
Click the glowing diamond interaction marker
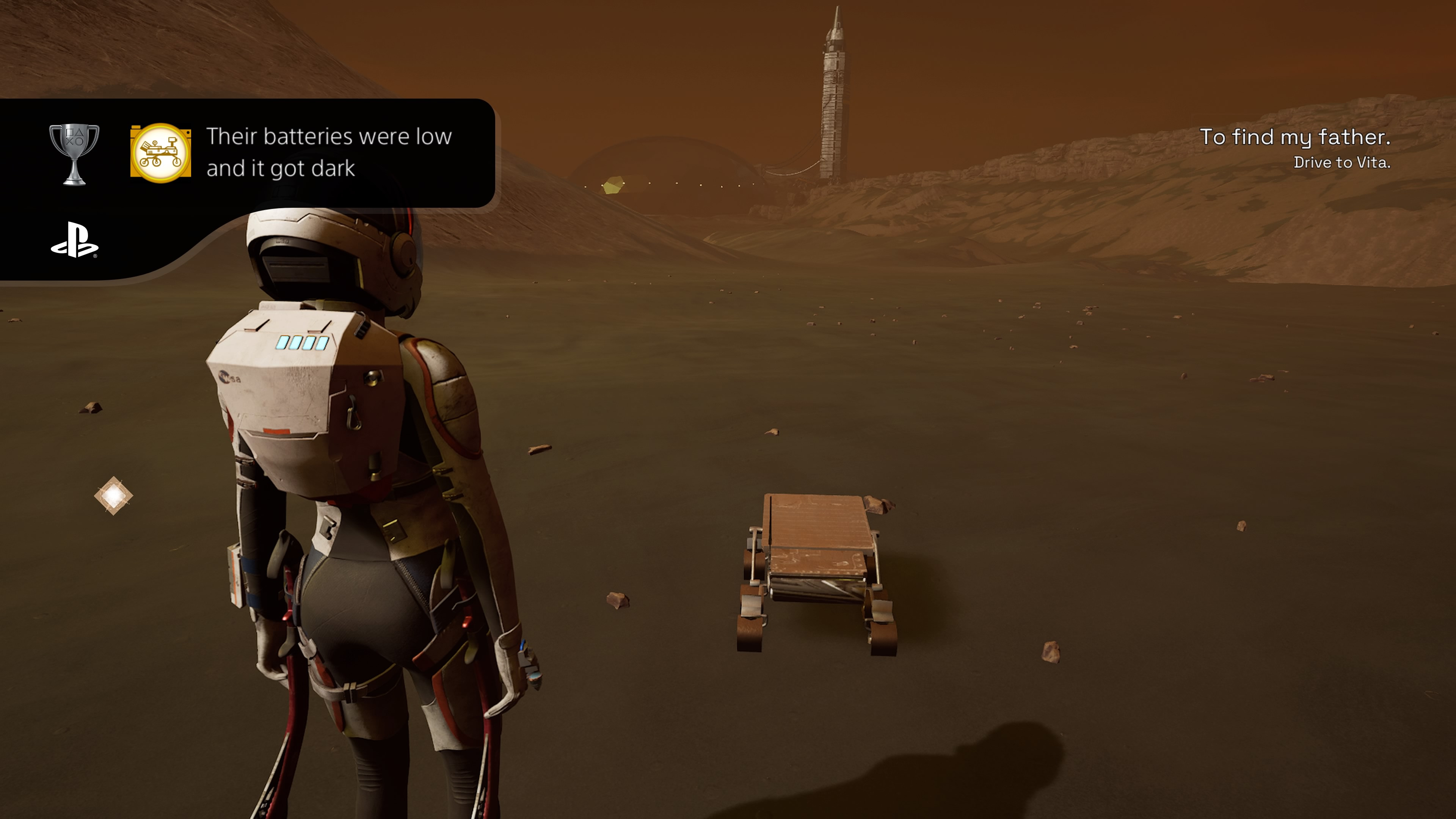(x=114, y=496)
